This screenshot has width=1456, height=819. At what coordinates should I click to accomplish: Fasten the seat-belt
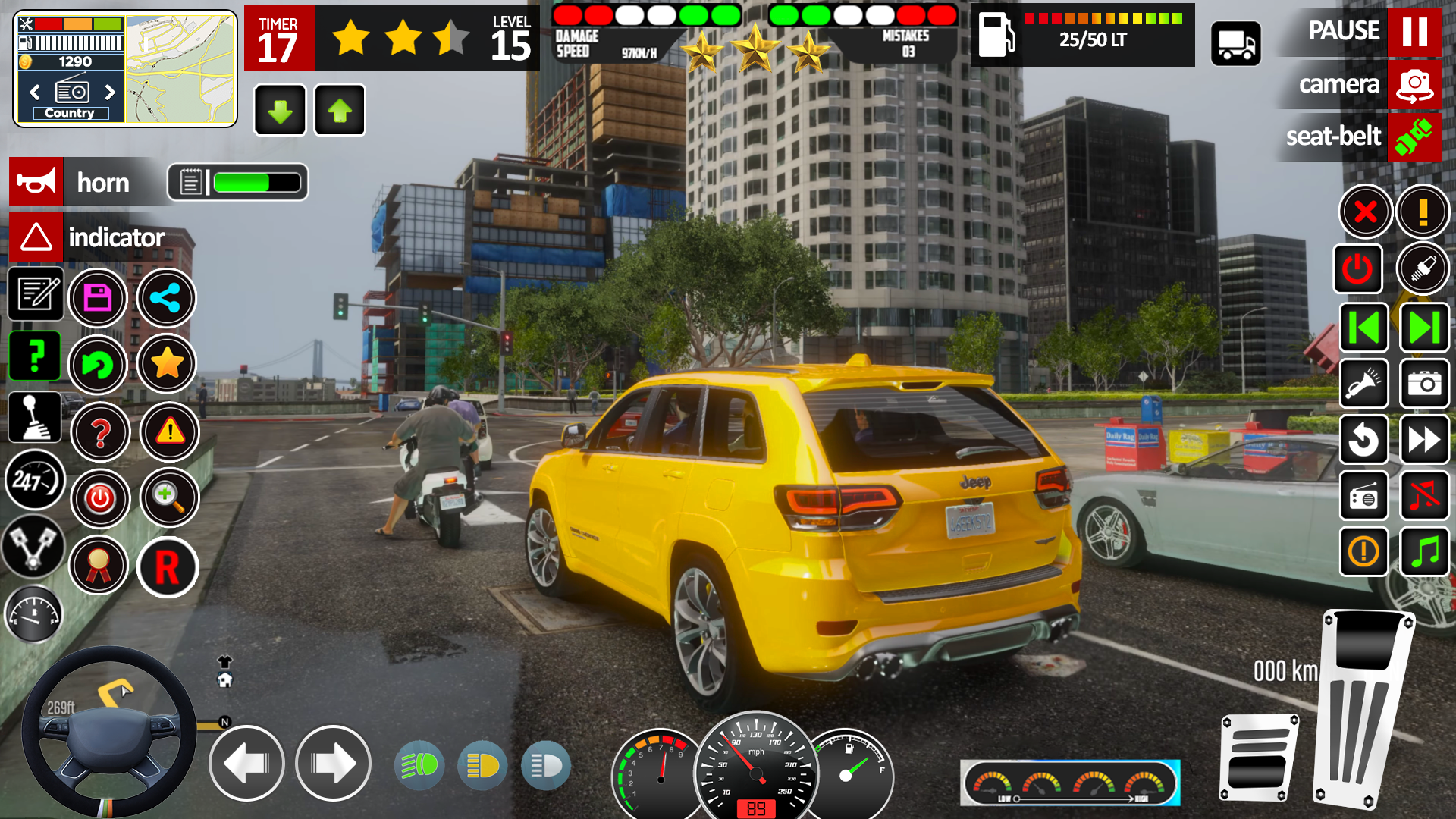click(1415, 137)
